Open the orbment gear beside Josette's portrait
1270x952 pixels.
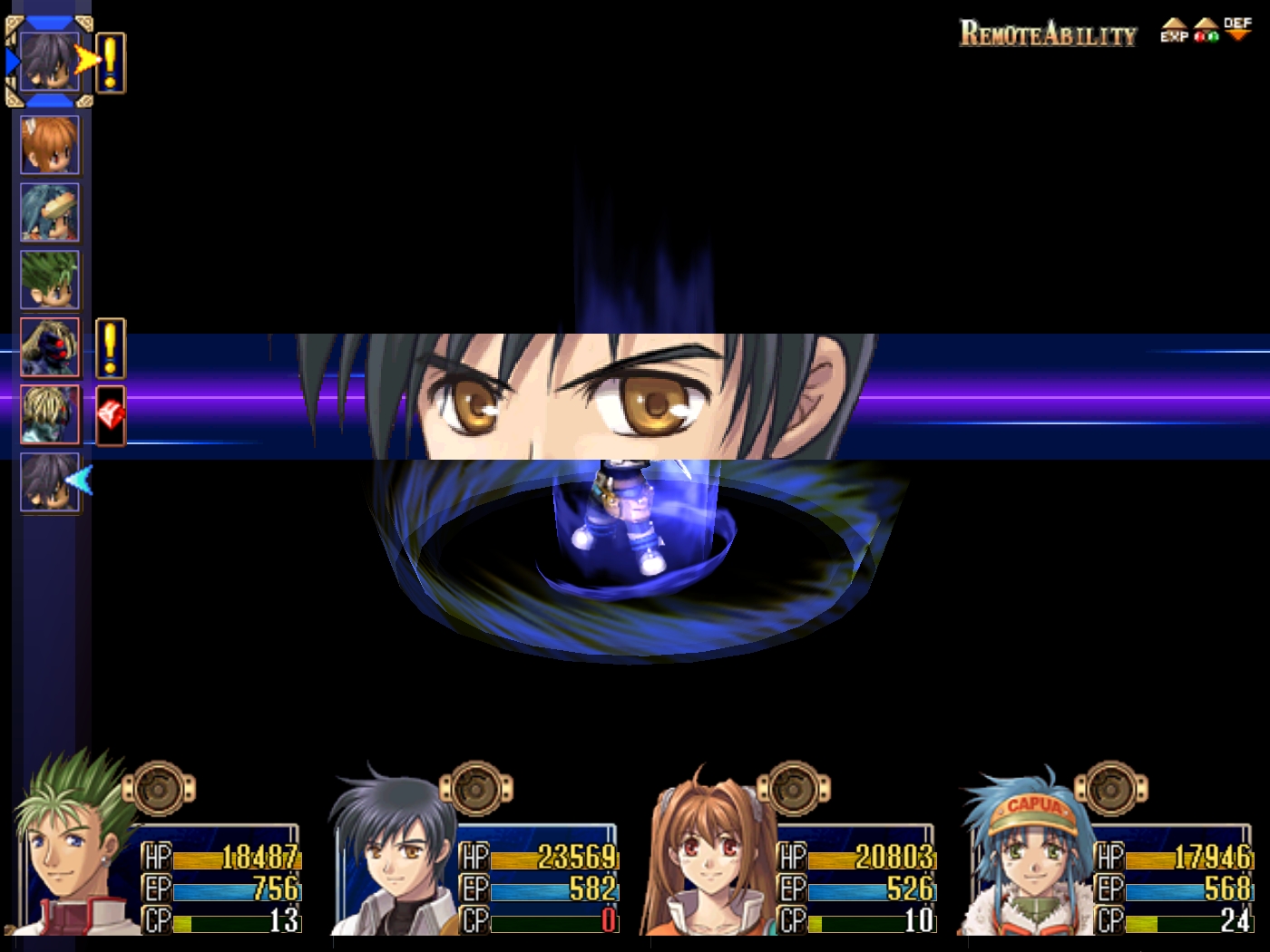pos(1111,789)
